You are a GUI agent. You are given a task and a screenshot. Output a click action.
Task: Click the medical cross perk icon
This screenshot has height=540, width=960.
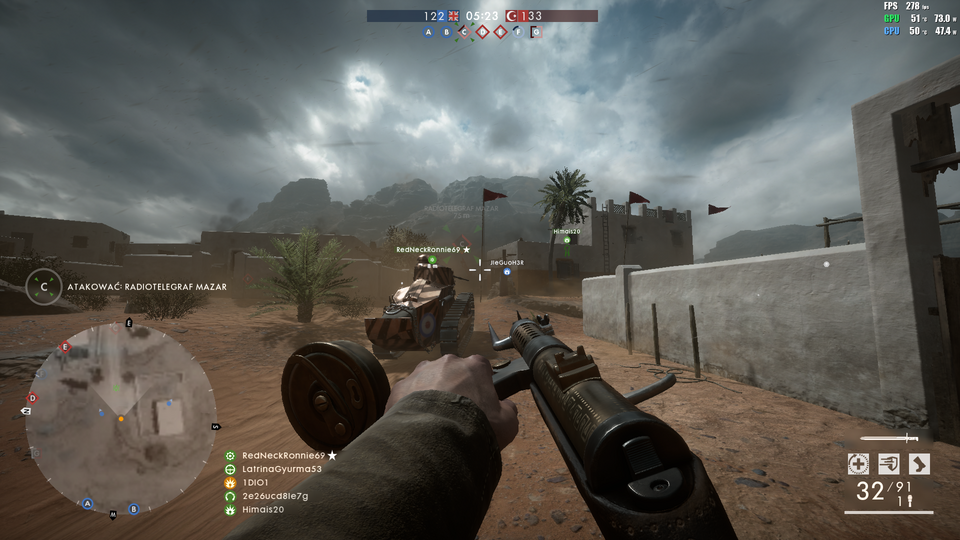coord(857,463)
